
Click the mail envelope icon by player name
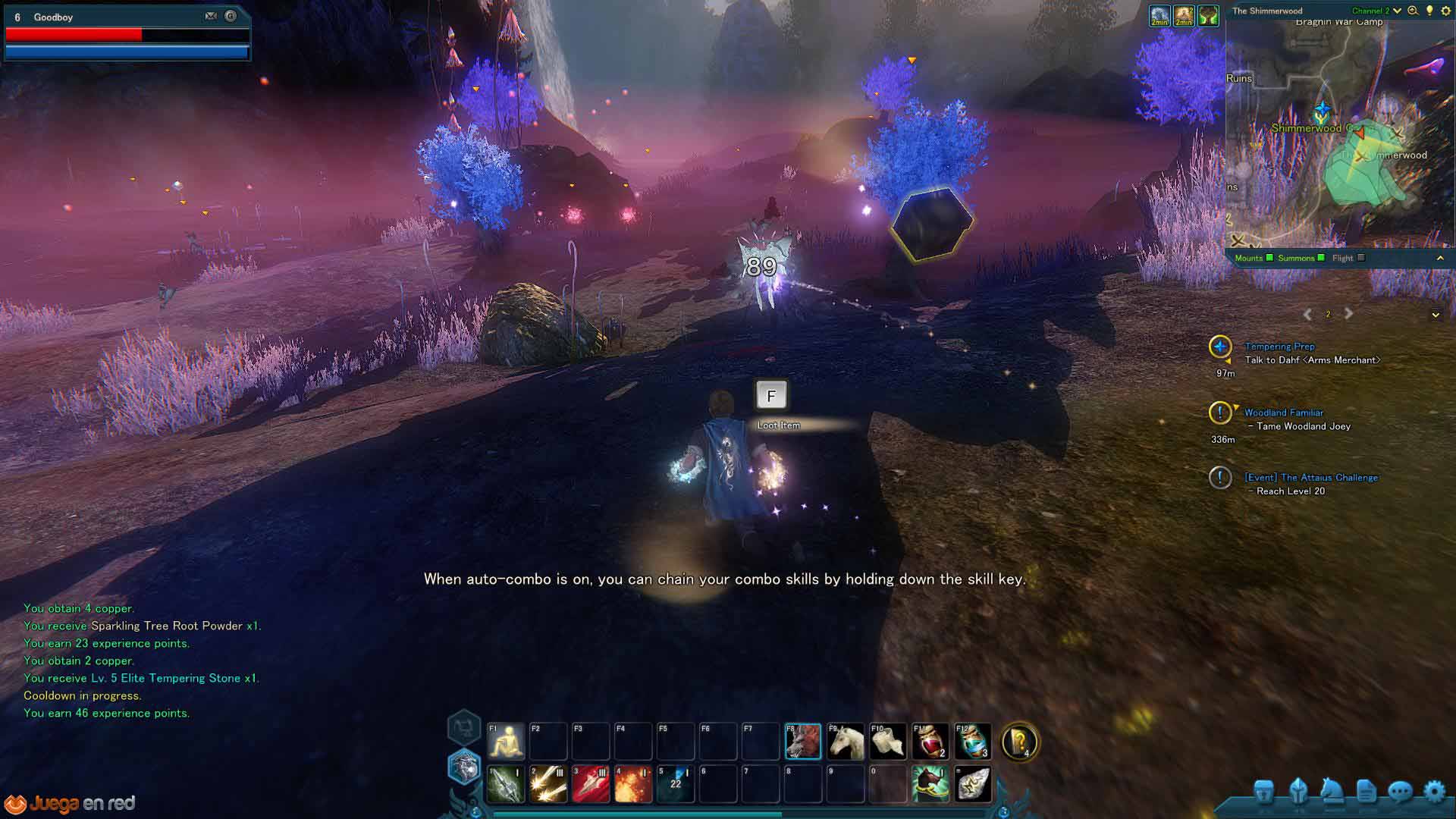coord(211,16)
